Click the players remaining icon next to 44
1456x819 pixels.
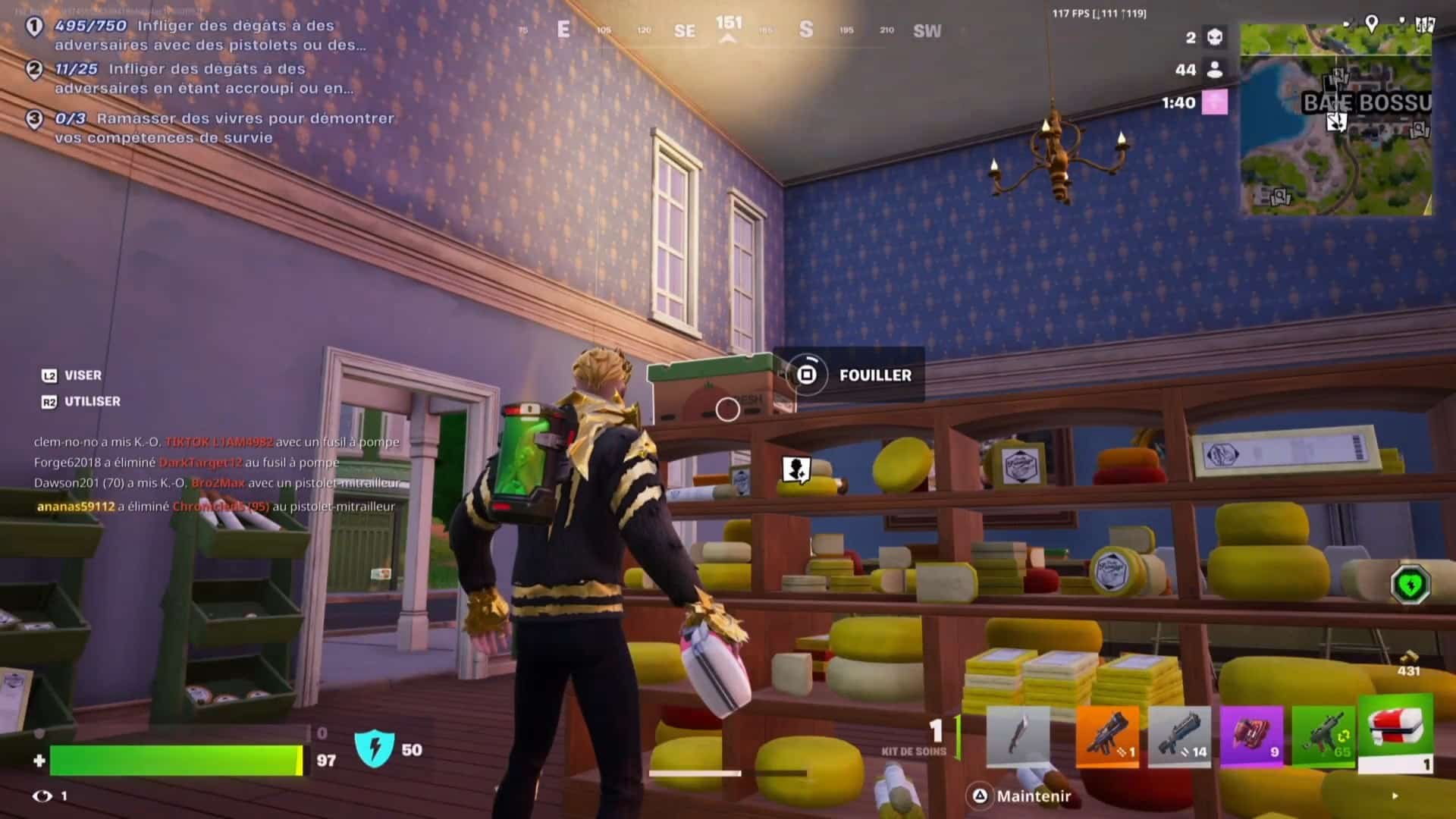click(1213, 70)
